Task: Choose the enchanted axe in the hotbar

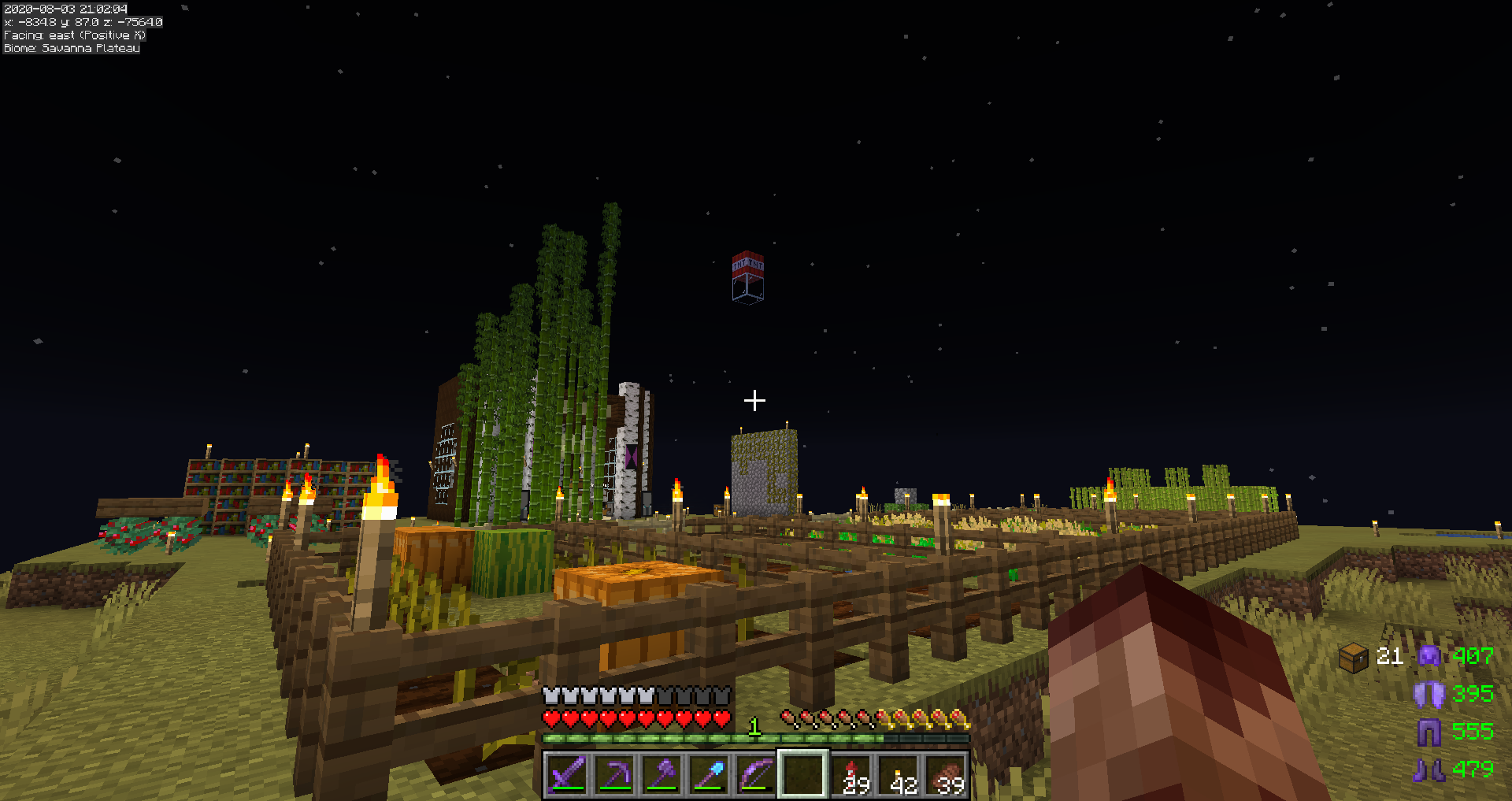Action: (x=661, y=774)
